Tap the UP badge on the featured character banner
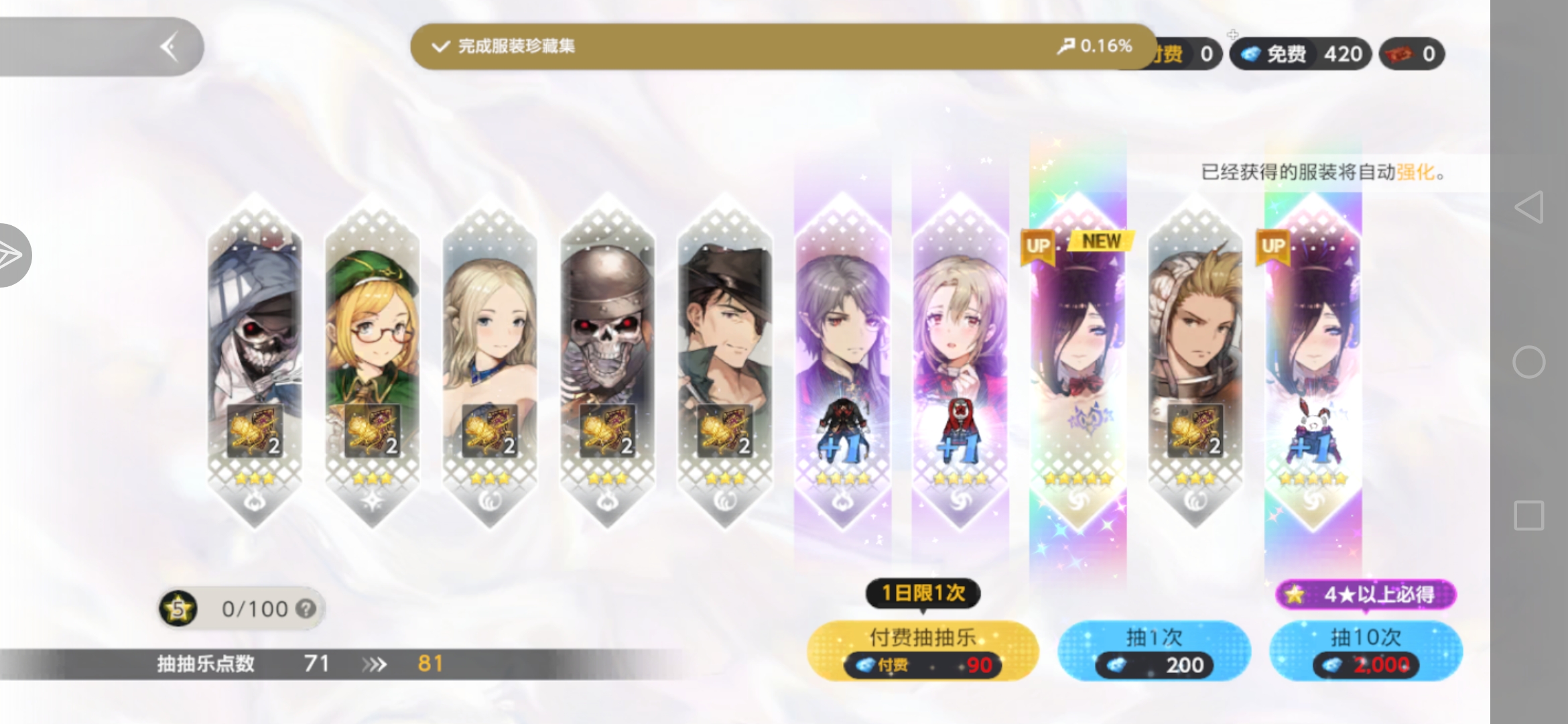1568x724 pixels. click(x=1039, y=245)
